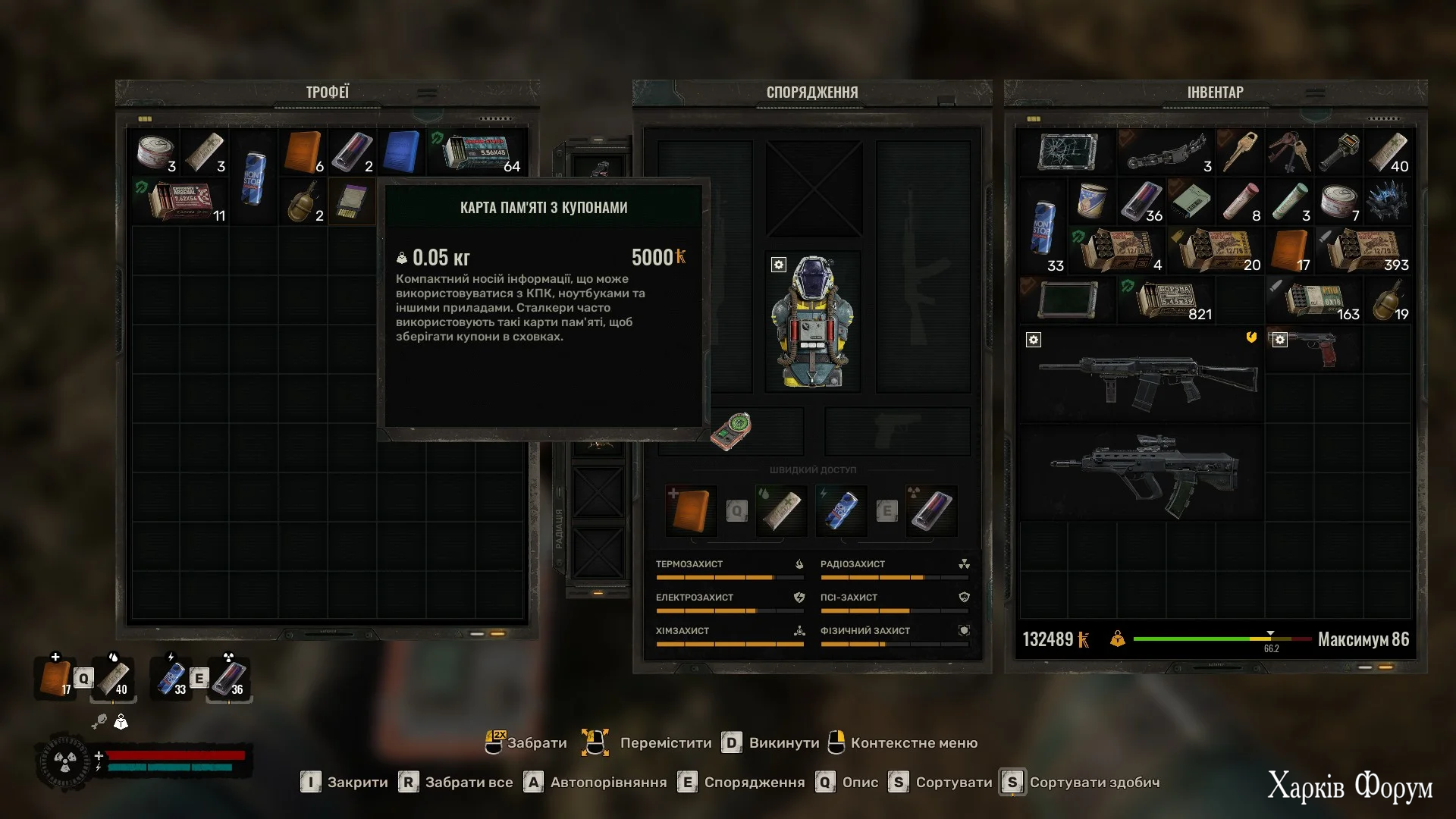
Task: Select the dark crystal artifact in inventory
Action: tap(1388, 202)
